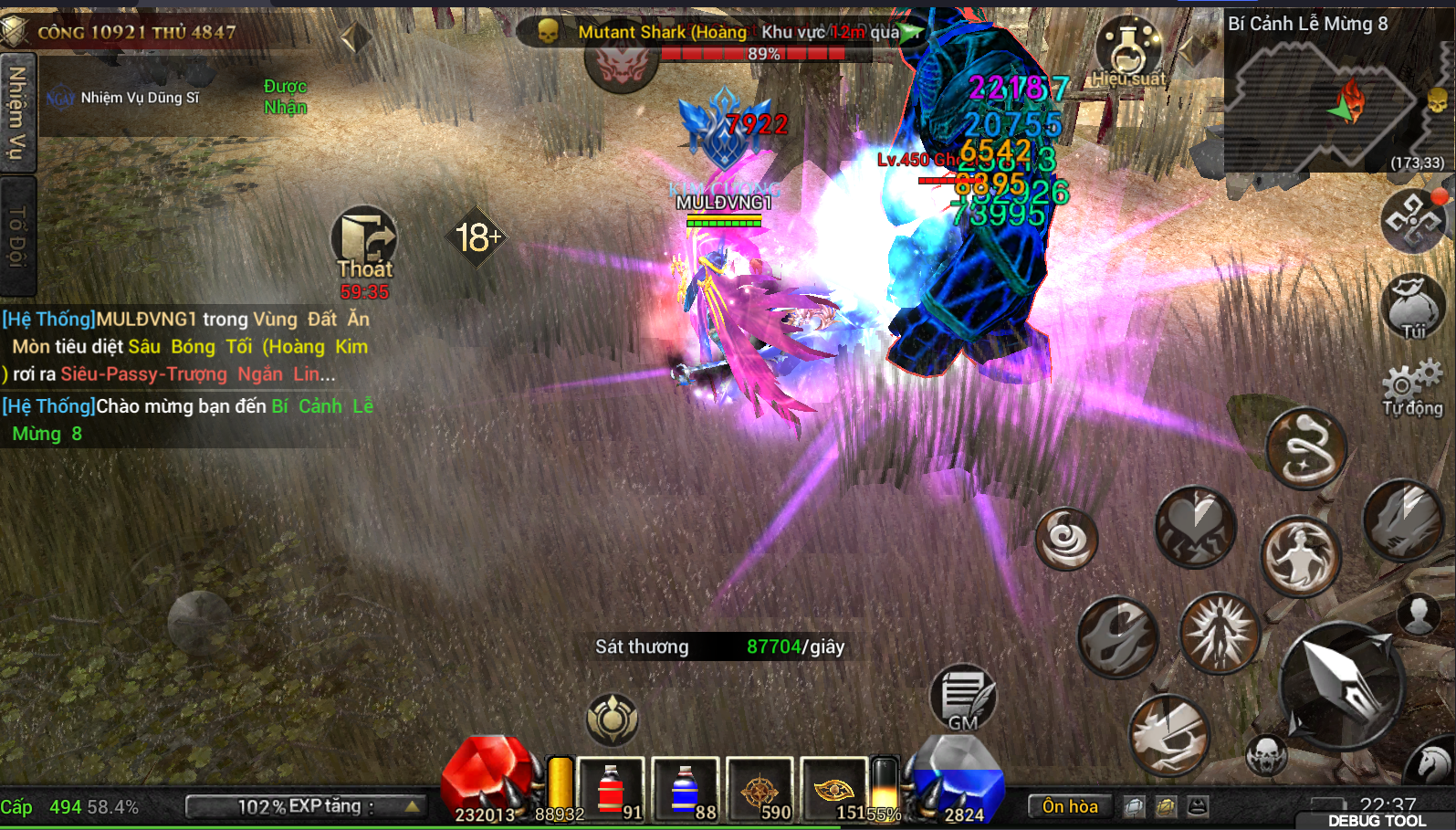
Task: Open the DEBUG TOOL overlay
Action: (1376, 821)
